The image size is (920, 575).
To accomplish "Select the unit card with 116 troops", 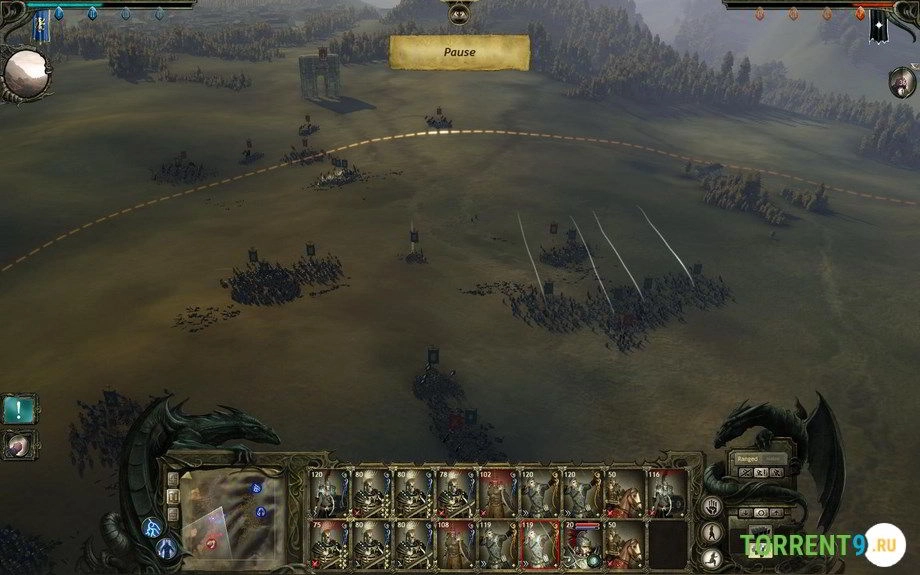I will pos(666,492).
